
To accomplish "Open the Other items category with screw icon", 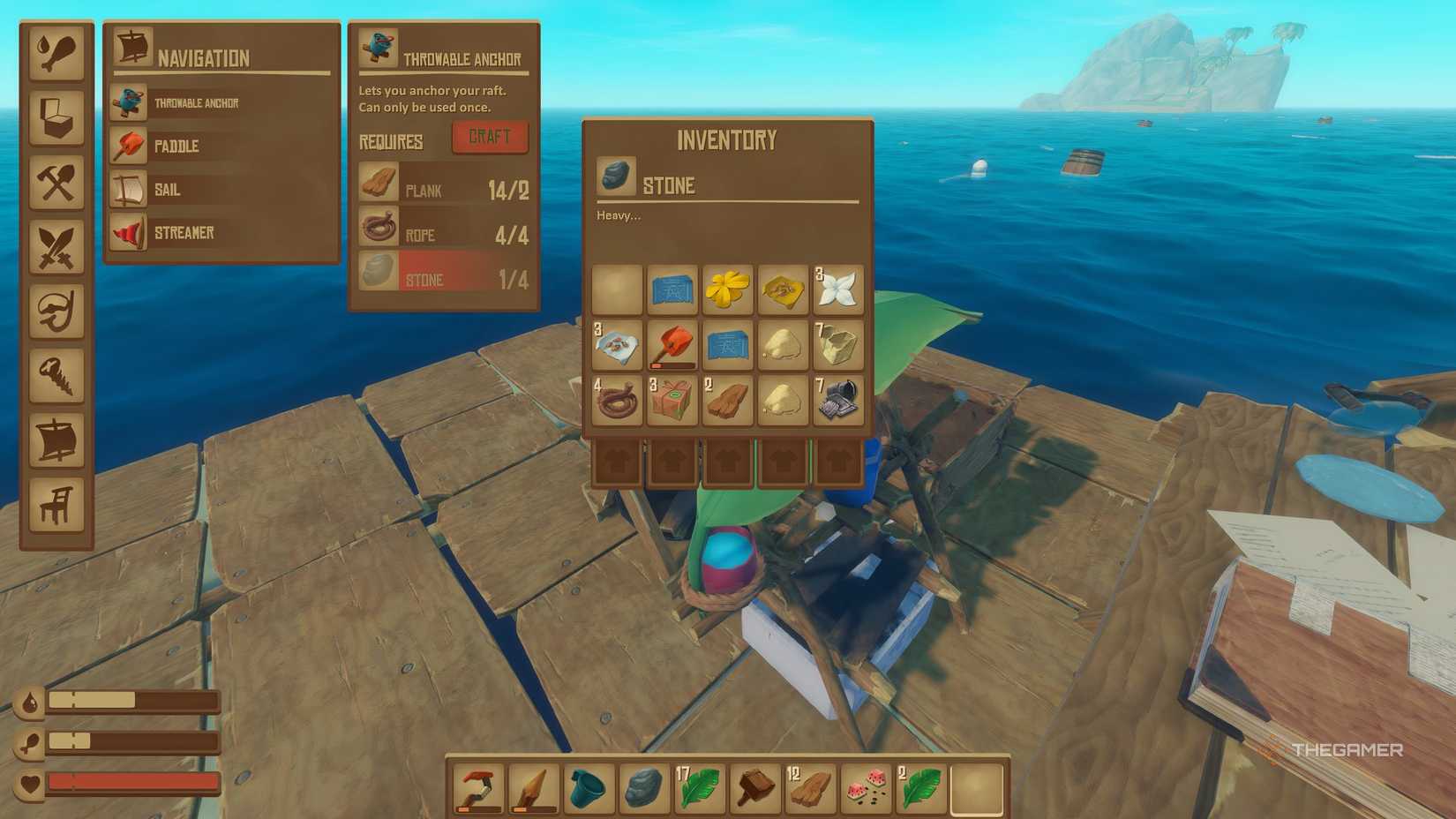I will (x=57, y=375).
